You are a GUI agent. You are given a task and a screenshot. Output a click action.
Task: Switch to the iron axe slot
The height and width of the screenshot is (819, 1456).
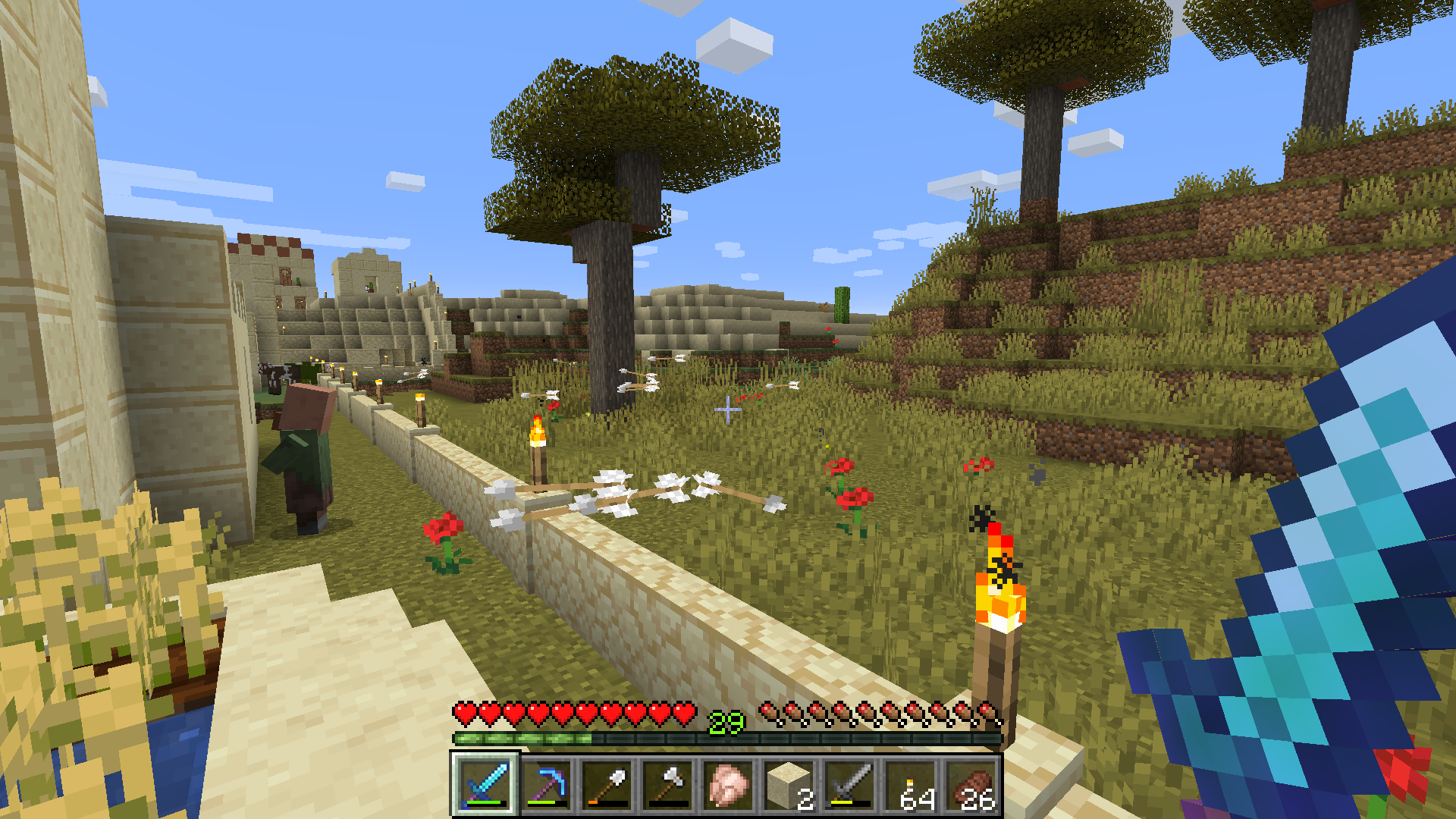coord(667,785)
